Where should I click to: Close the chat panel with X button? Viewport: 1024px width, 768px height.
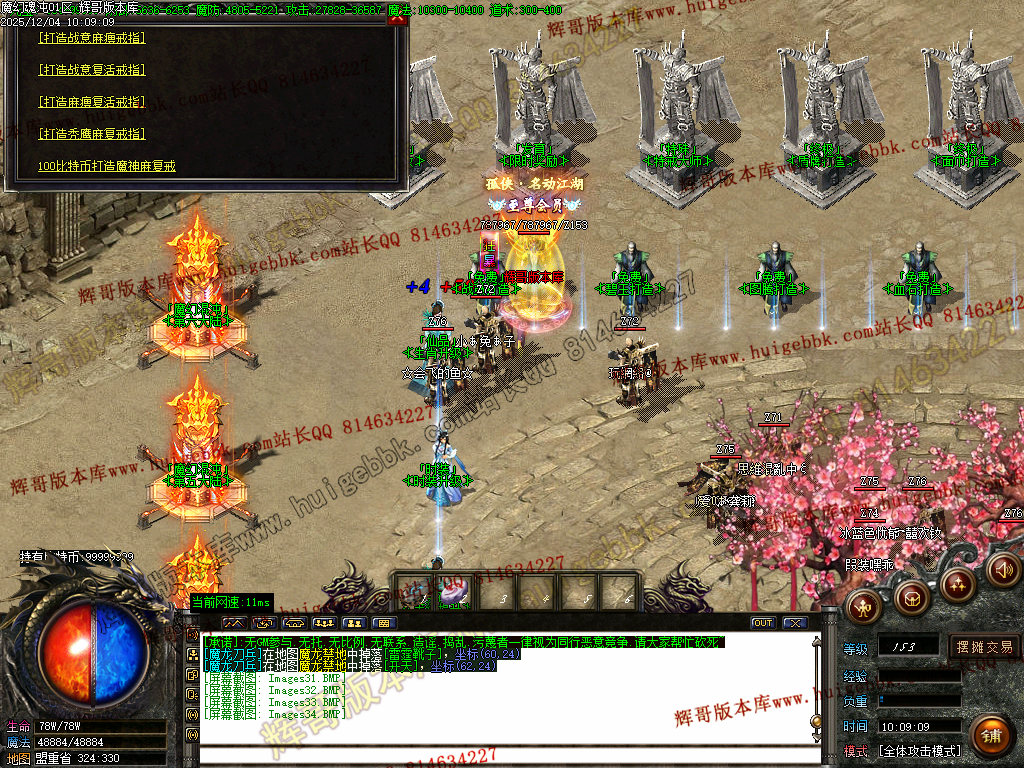[x=794, y=623]
